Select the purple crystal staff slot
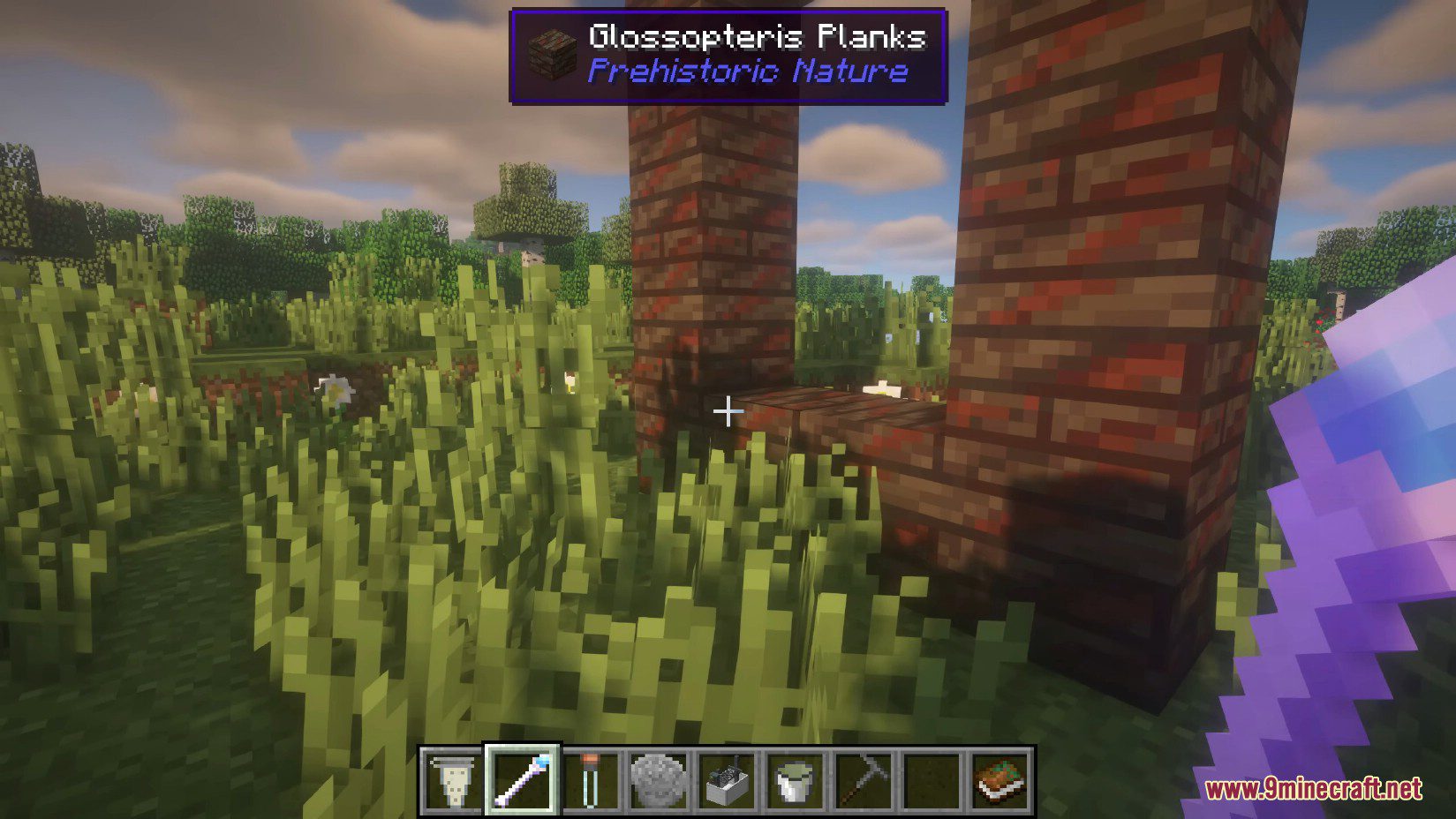 [x=523, y=780]
